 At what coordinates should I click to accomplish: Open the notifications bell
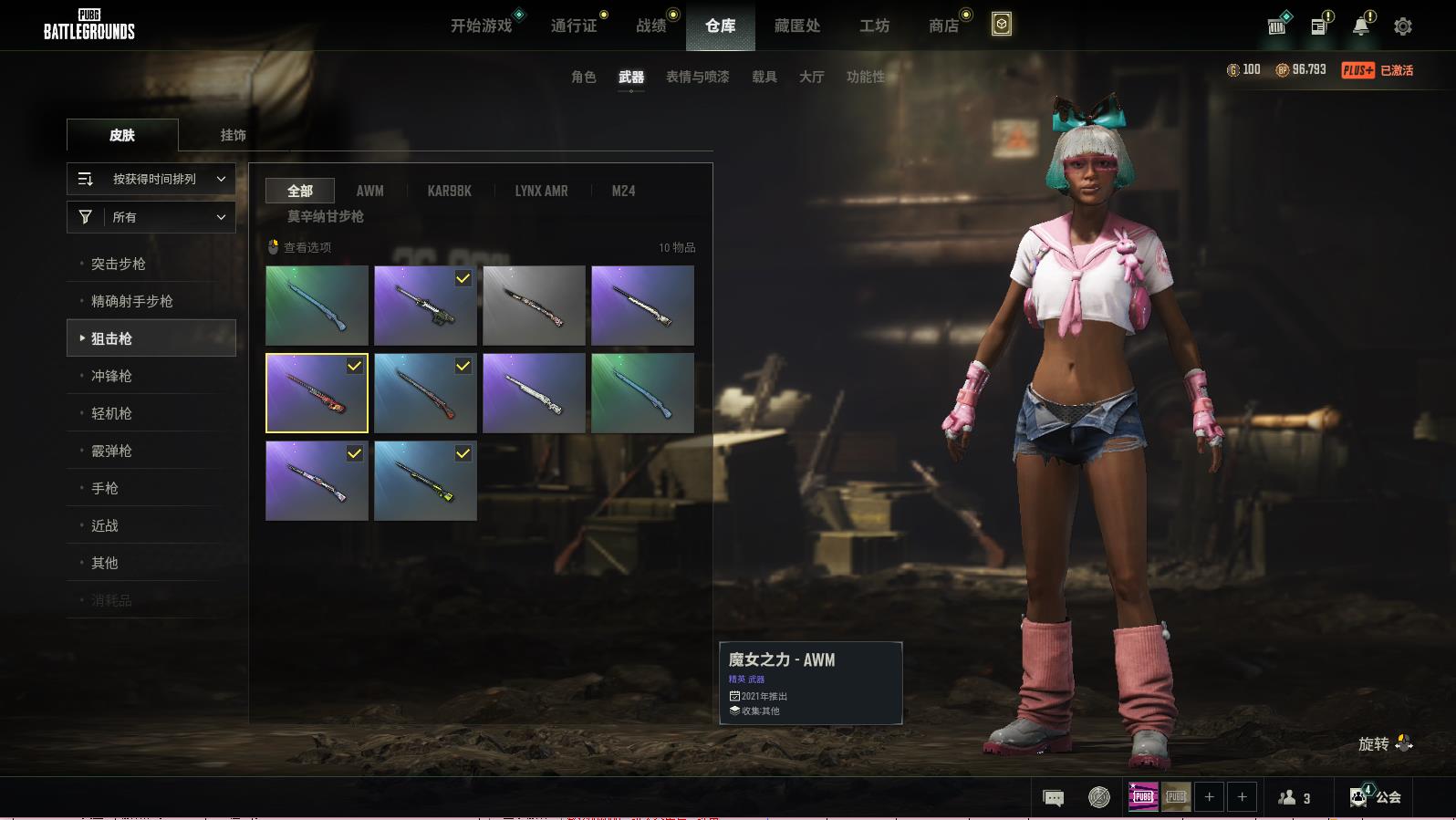click(1360, 26)
